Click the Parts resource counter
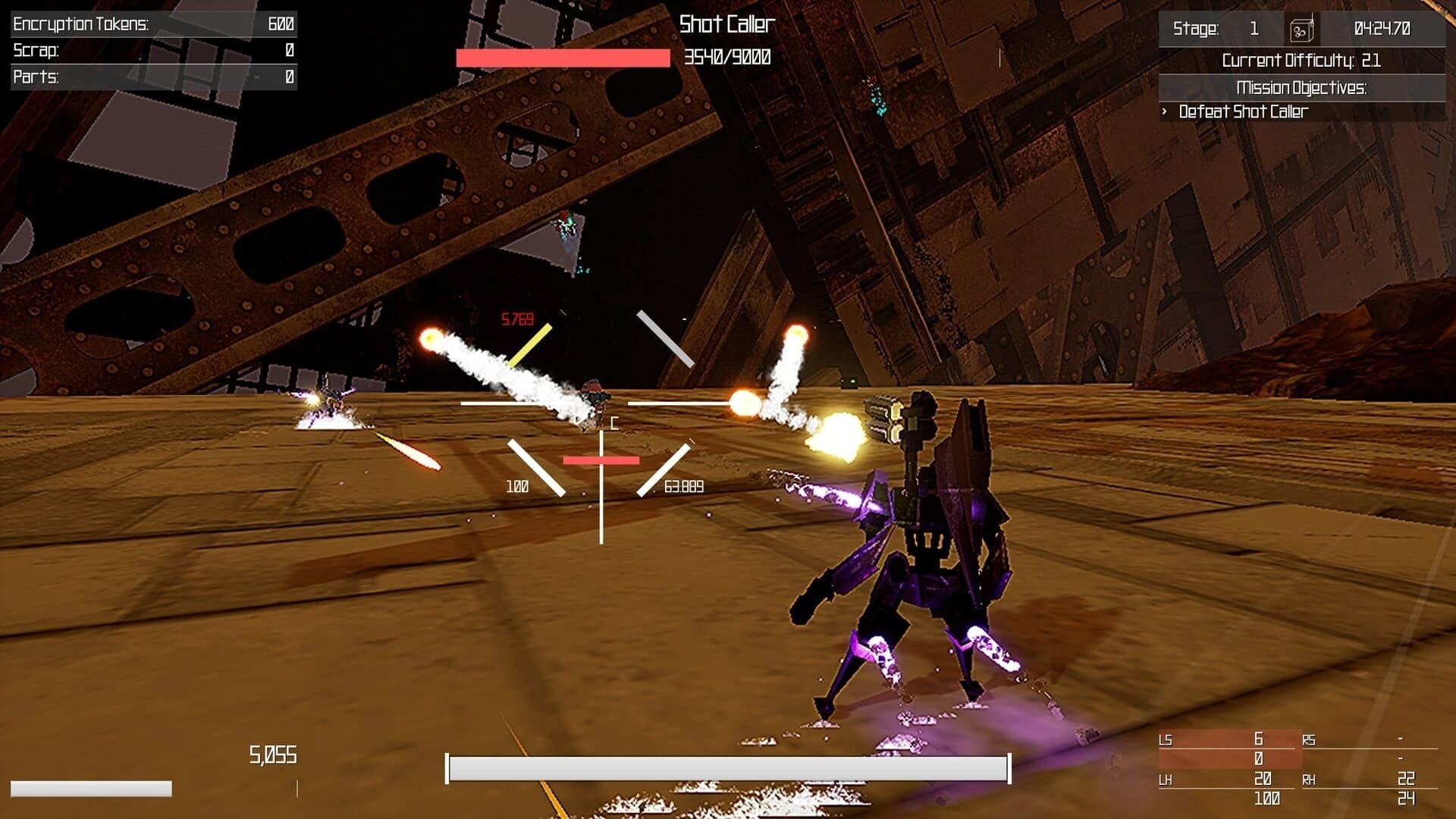1456x819 pixels. point(152,76)
